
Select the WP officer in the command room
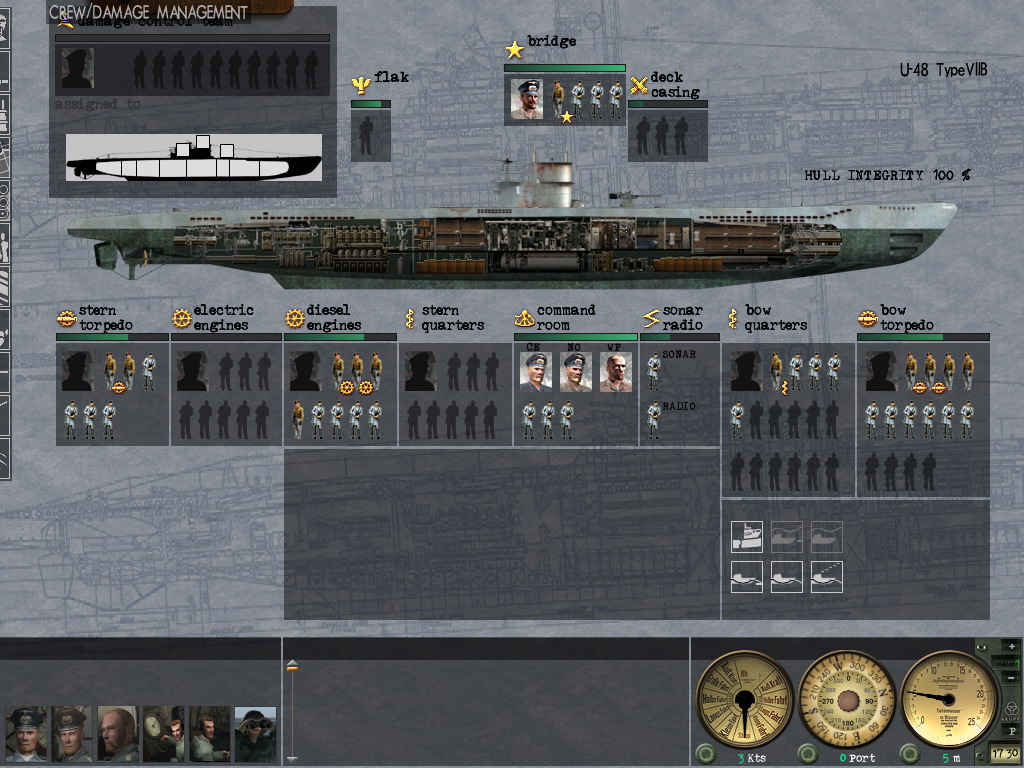[x=615, y=372]
